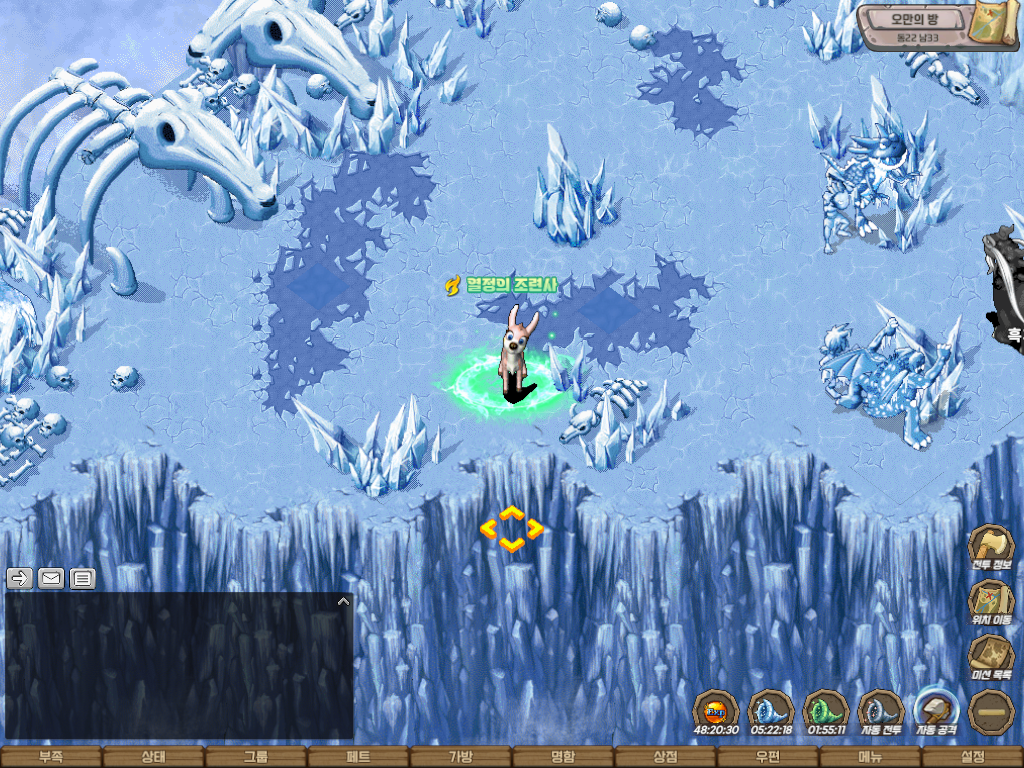
Task: Open the 상태 (Status) menu
Action: [153, 758]
